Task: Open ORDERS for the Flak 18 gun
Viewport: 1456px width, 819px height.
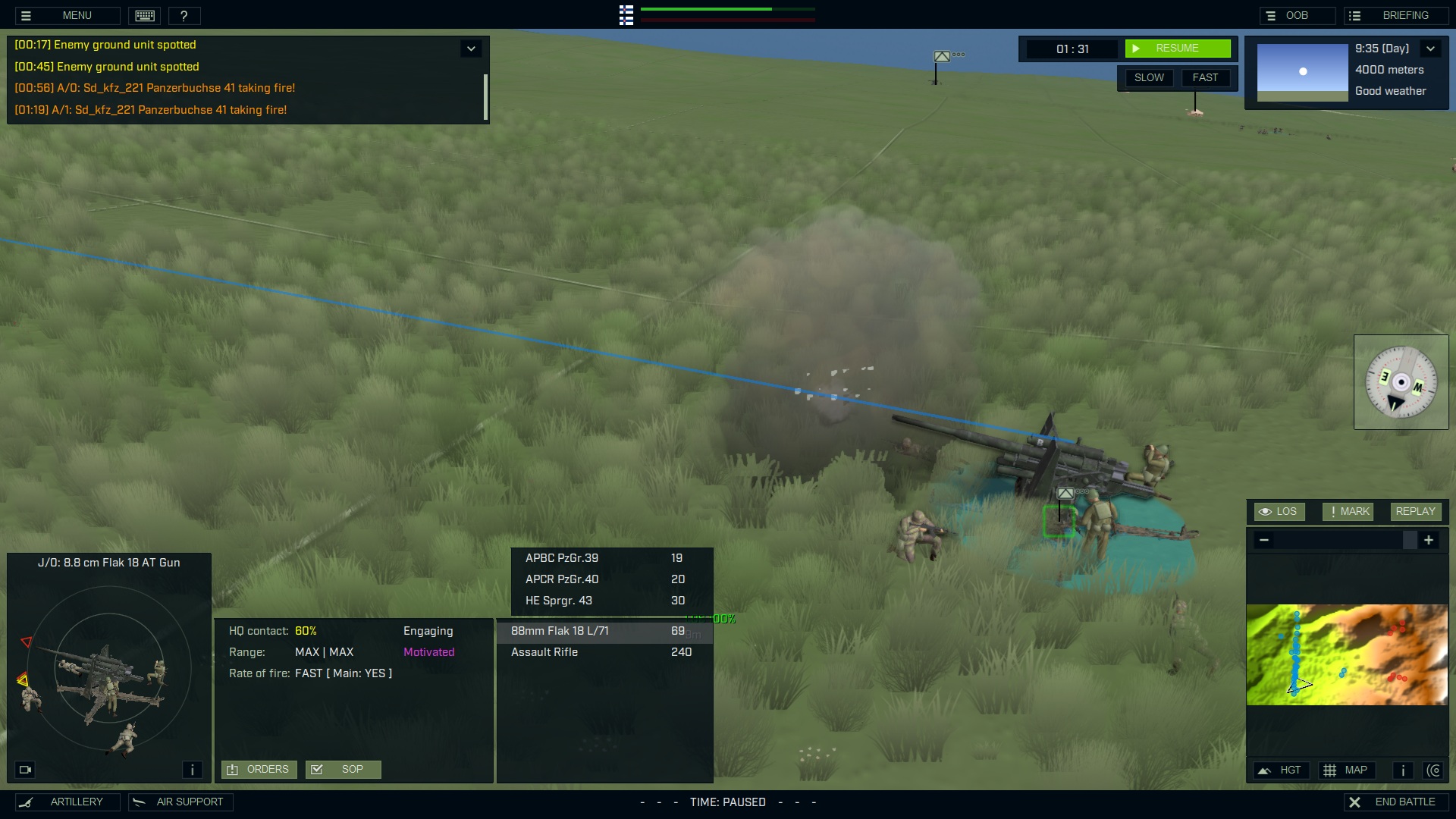Action: 259,769
